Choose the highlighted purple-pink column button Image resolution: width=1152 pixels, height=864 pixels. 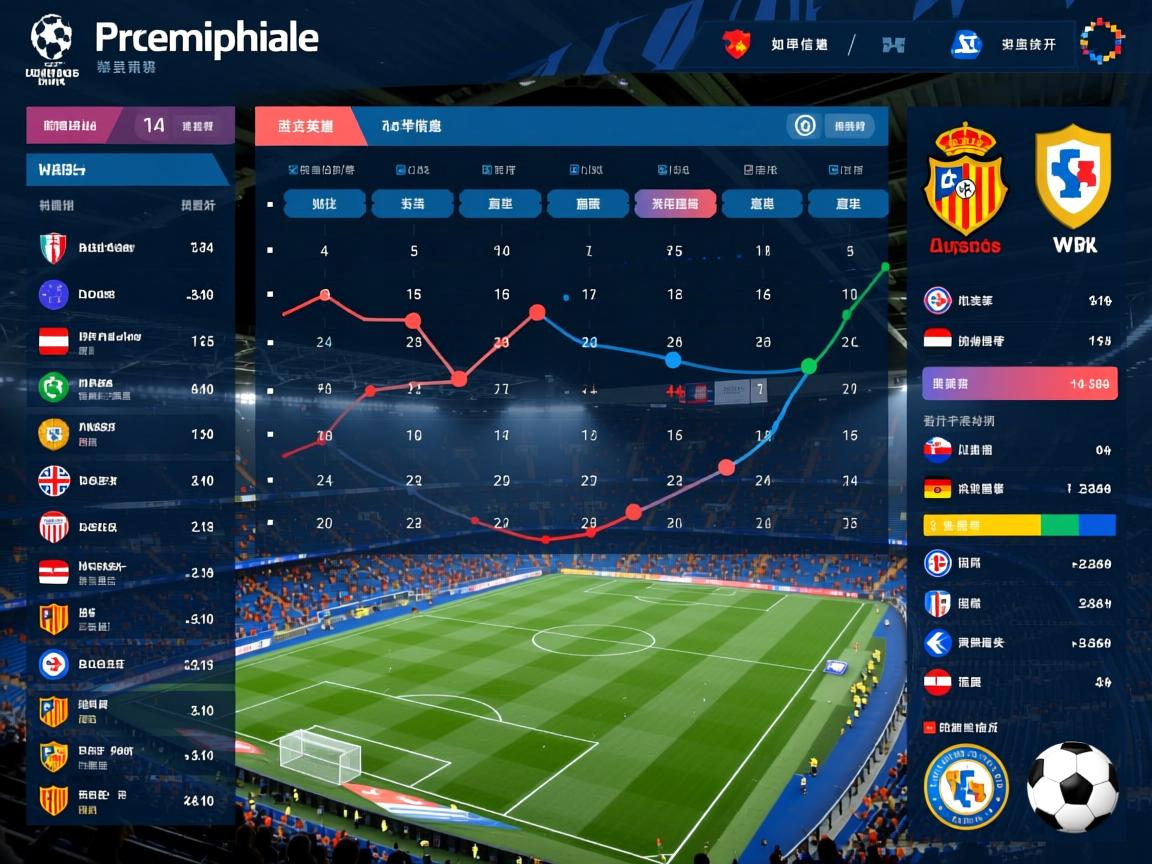675,204
